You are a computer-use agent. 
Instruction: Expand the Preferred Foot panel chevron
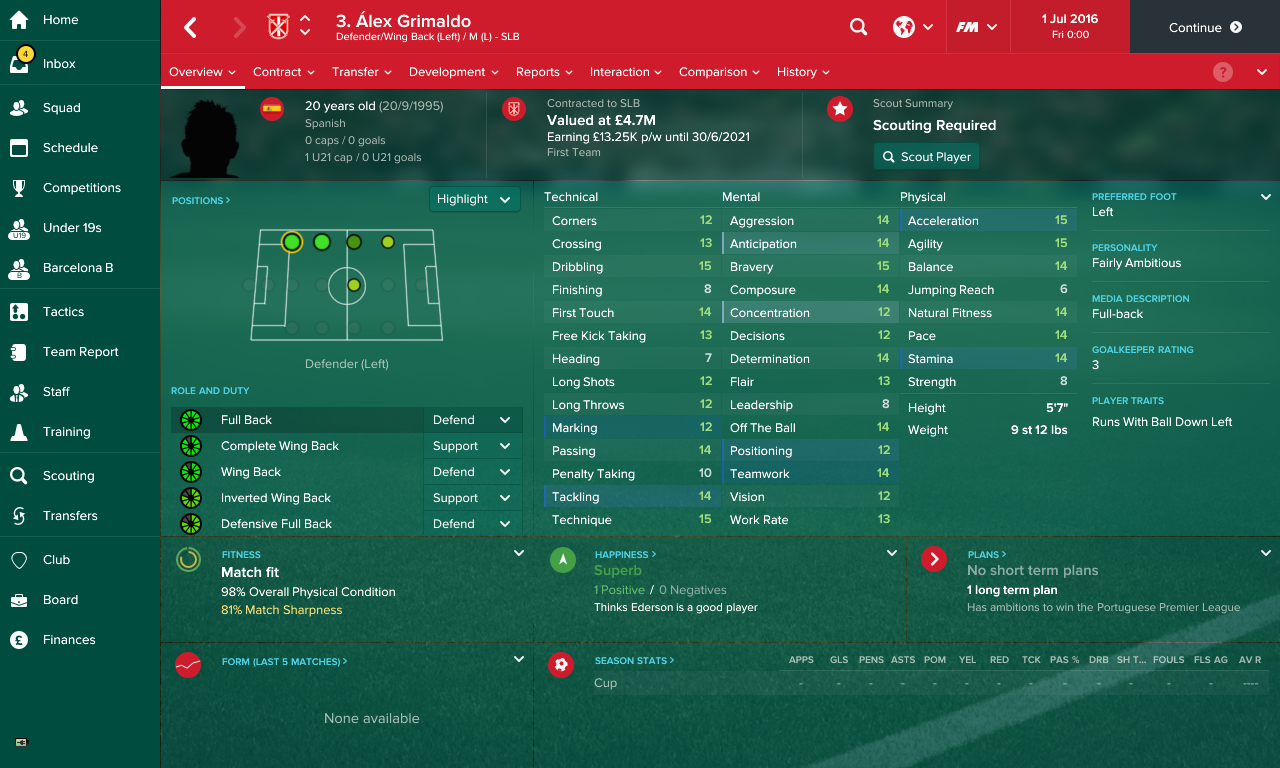click(1266, 197)
